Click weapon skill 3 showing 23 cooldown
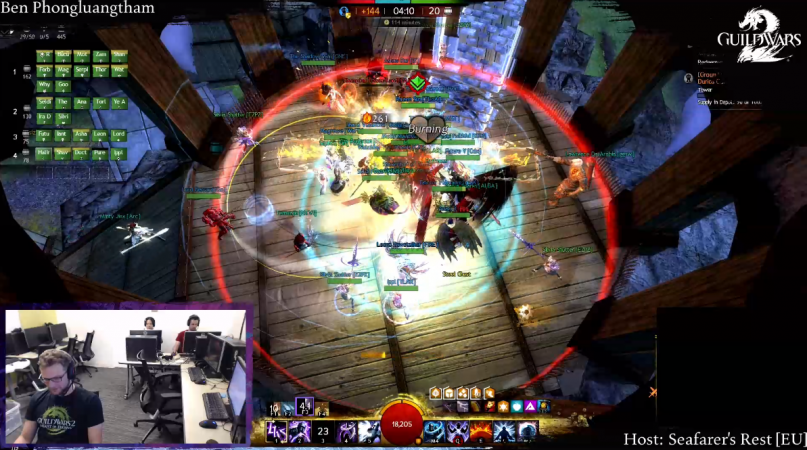Viewport: 807px width, 450px height. [323, 432]
